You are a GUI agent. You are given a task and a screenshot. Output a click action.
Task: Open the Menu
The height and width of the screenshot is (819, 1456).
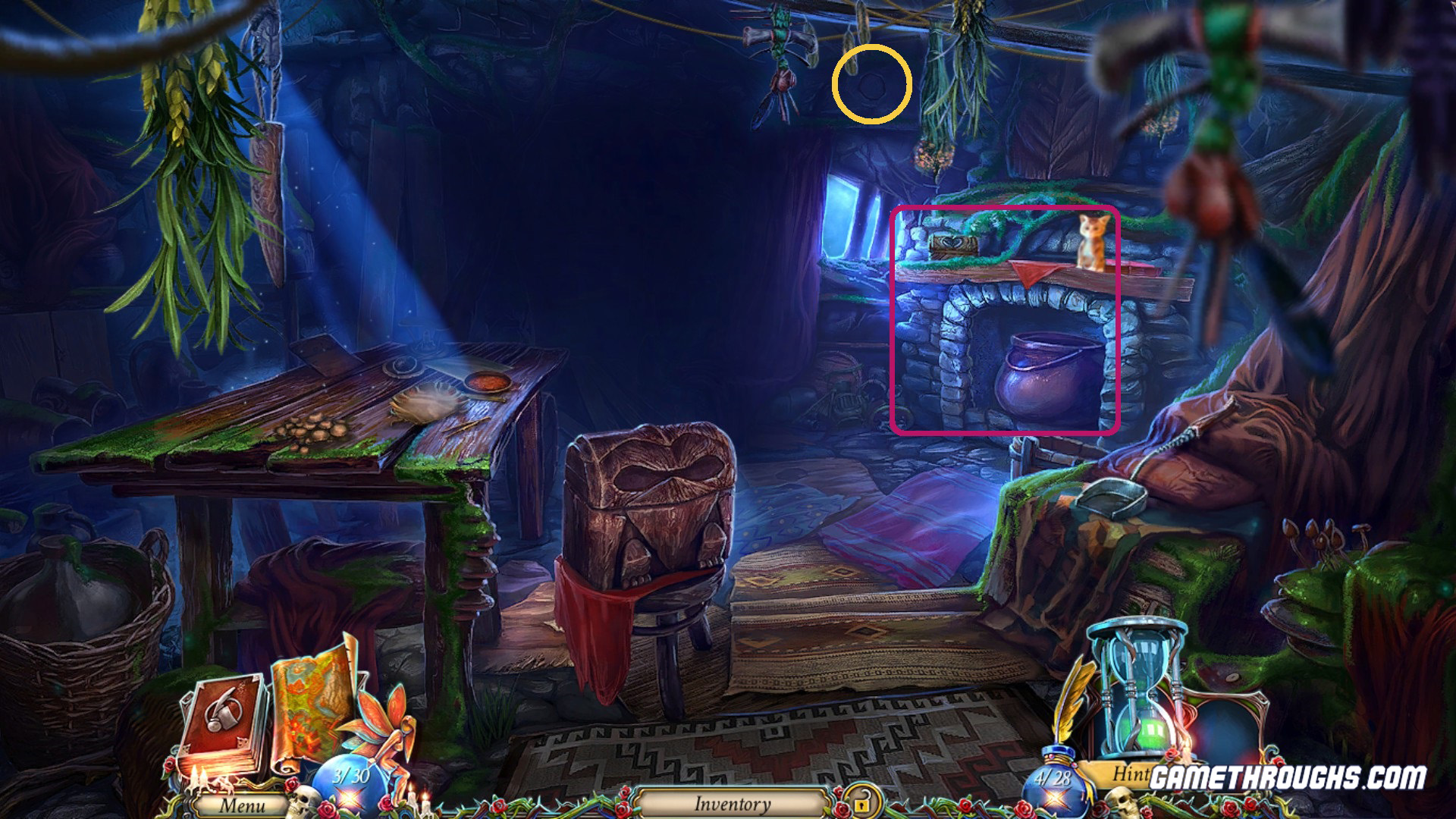point(243,806)
